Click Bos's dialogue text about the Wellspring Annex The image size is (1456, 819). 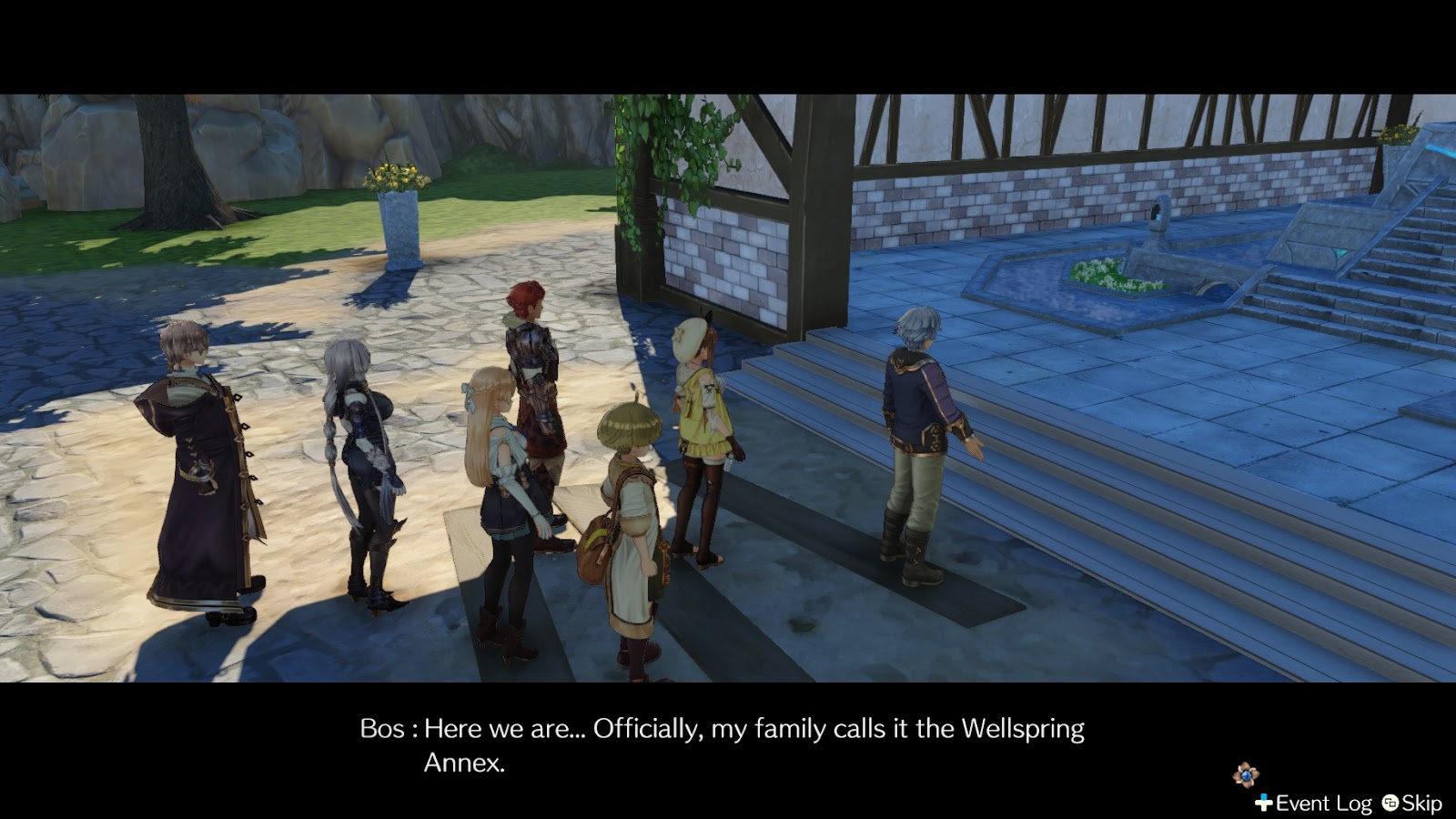pos(719,728)
